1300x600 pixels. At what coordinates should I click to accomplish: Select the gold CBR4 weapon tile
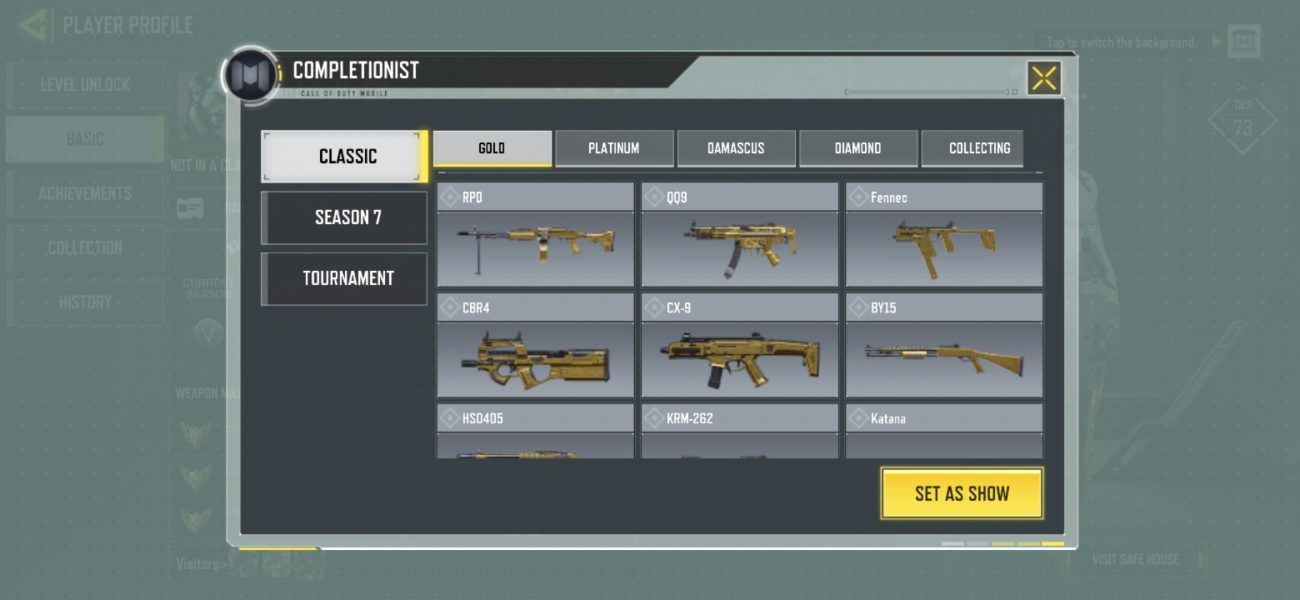click(x=535, y=350)
